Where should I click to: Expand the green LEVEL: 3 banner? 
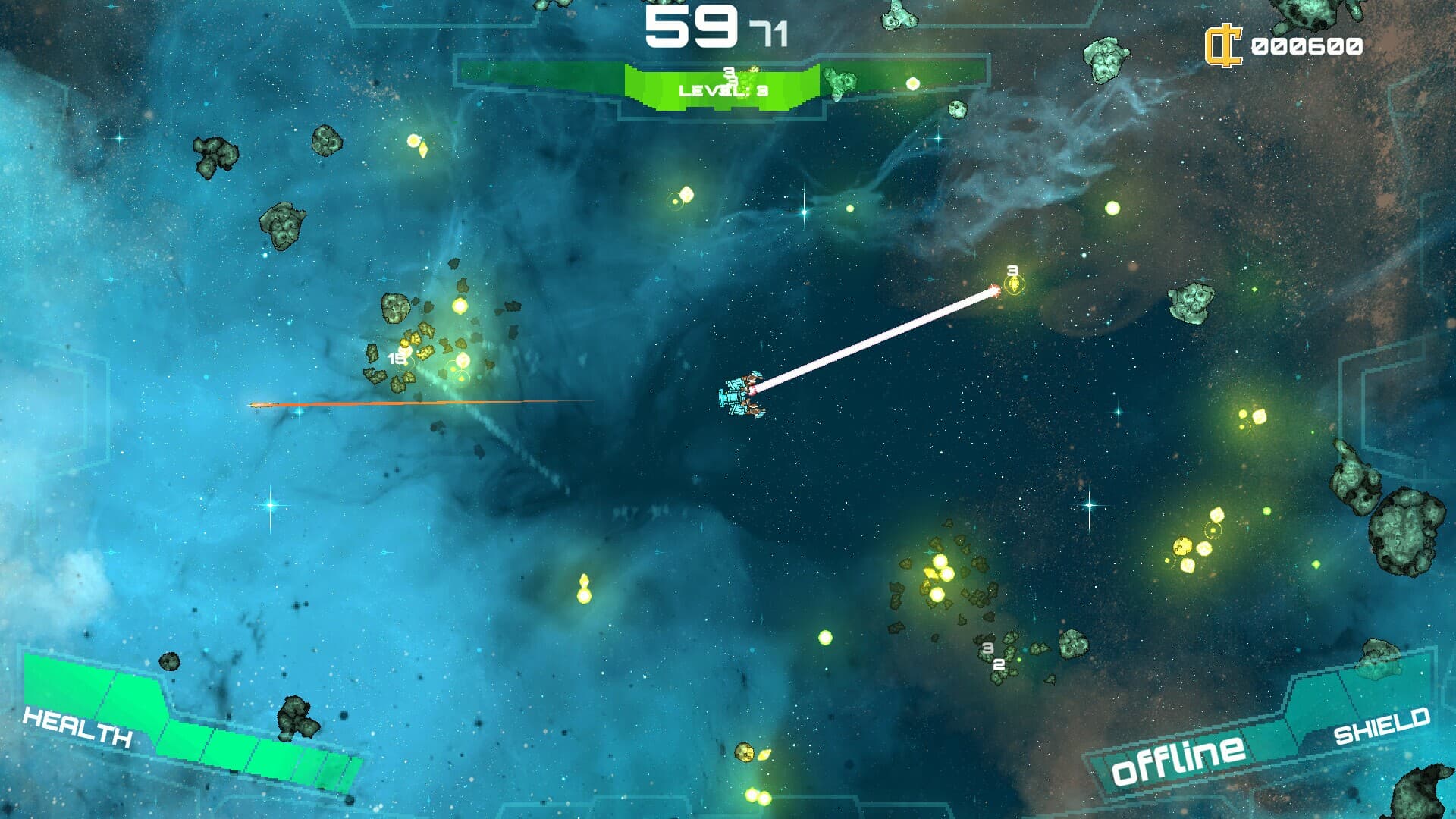click(x=722, y=89)
